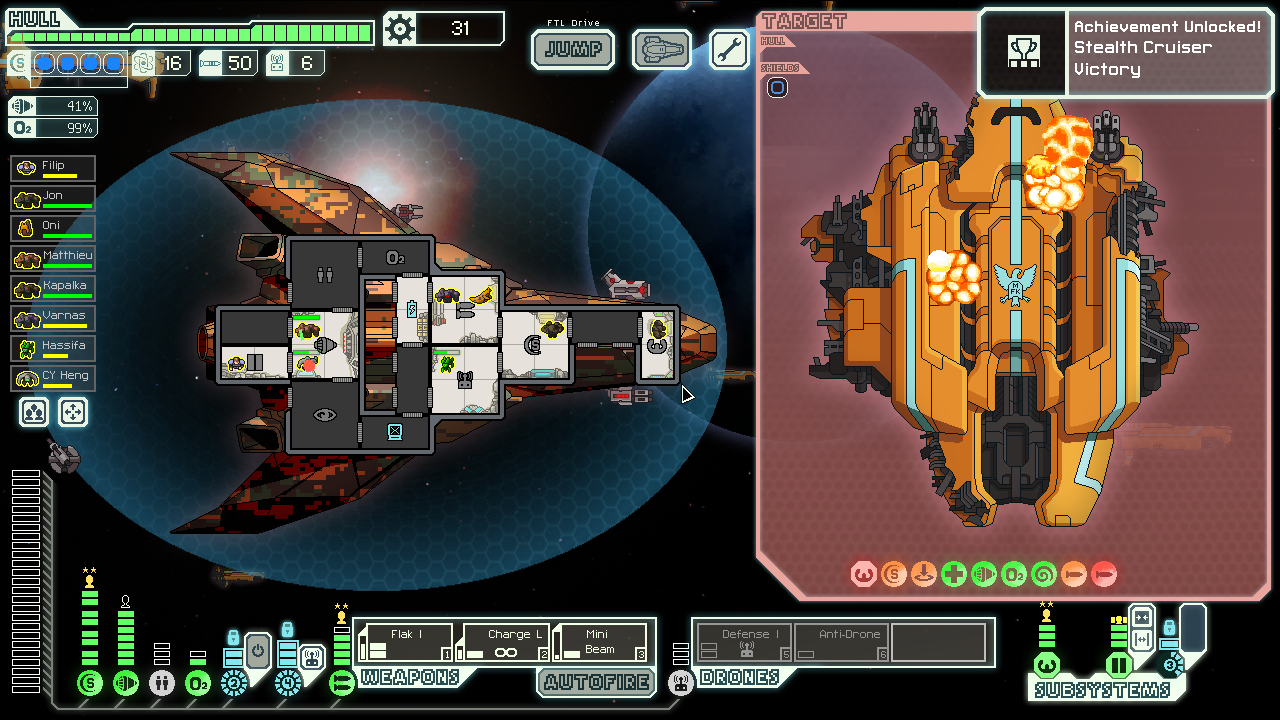Select crew member Filip
The width and height of the screenshot is (1280, 720).
click(x=54, y=168)
